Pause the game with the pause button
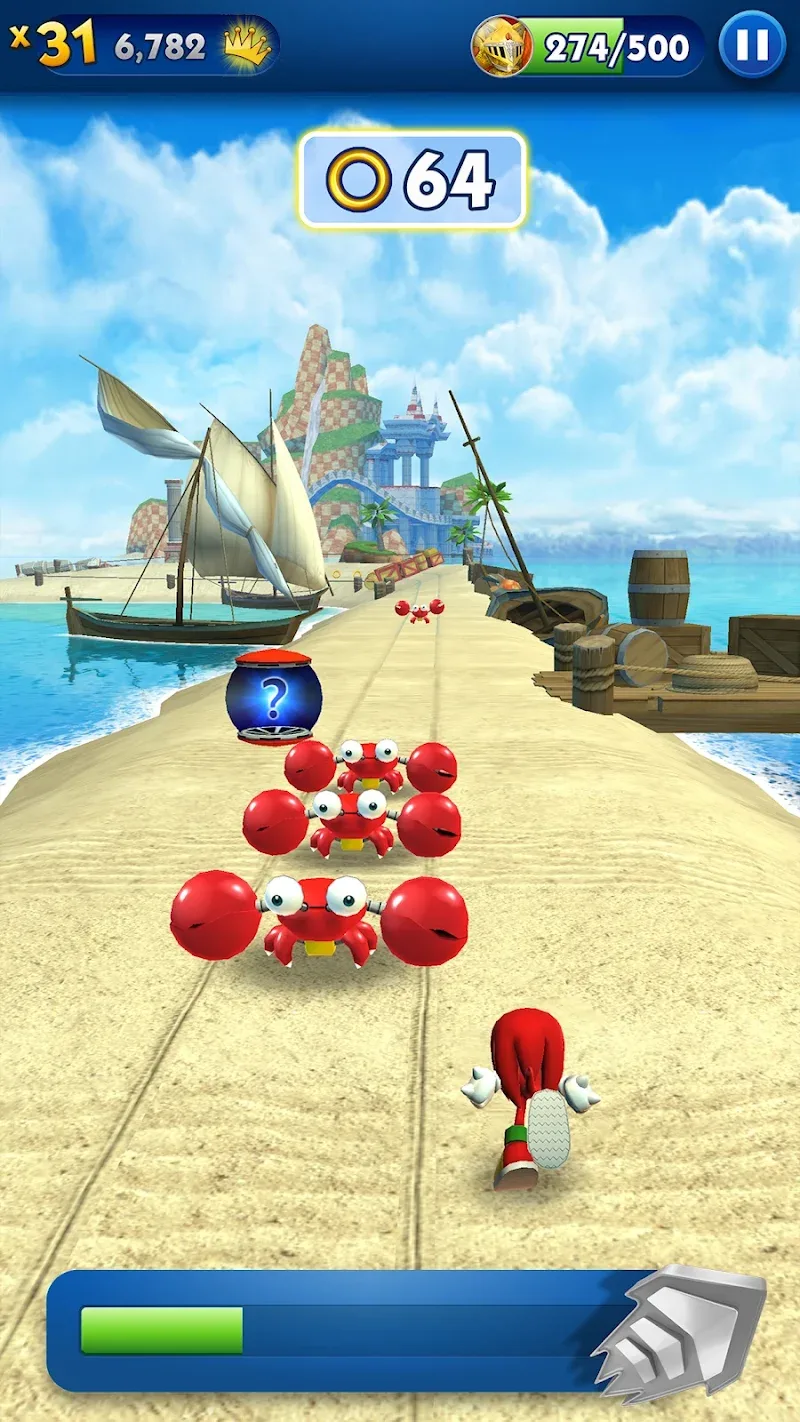The height and width of the screenshot is (1422, 800). [751, 45]
